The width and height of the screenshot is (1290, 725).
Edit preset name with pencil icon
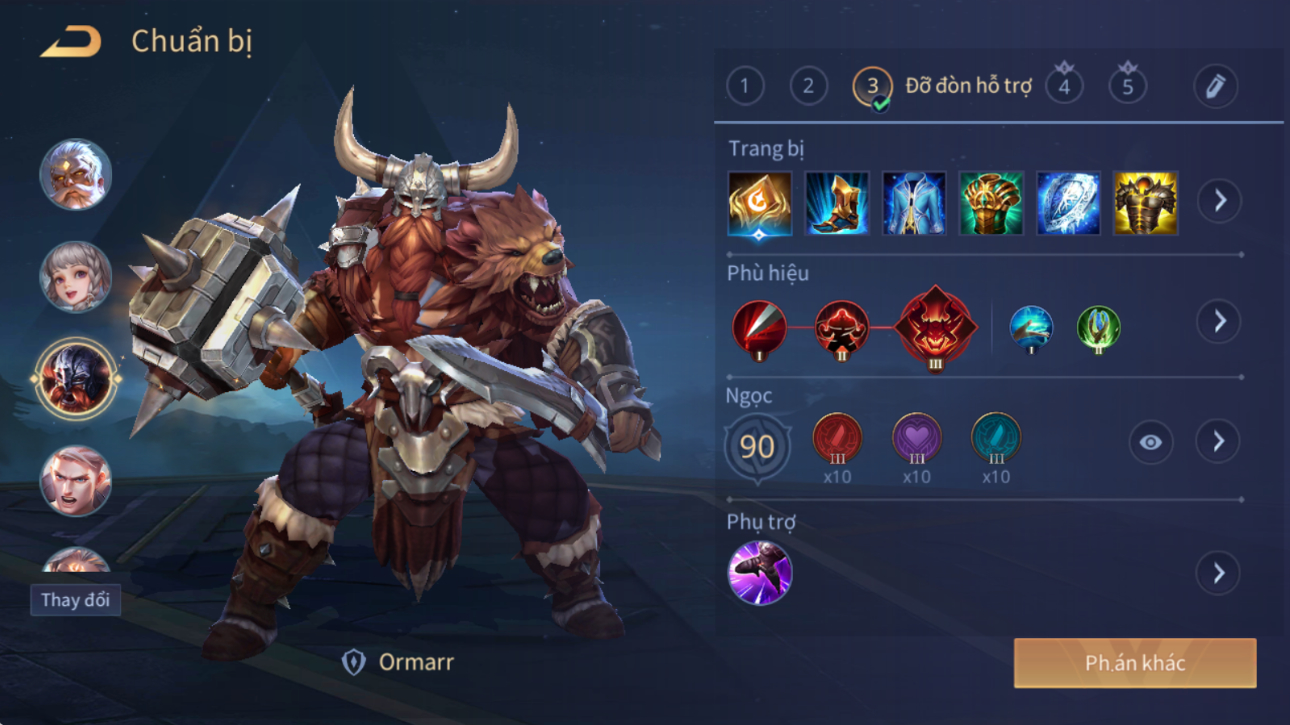[1215, 86]
